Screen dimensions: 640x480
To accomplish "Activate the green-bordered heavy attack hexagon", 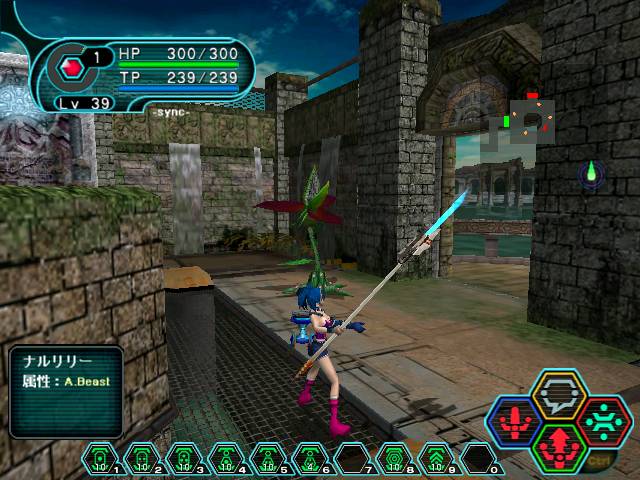I will coord(558,444).
